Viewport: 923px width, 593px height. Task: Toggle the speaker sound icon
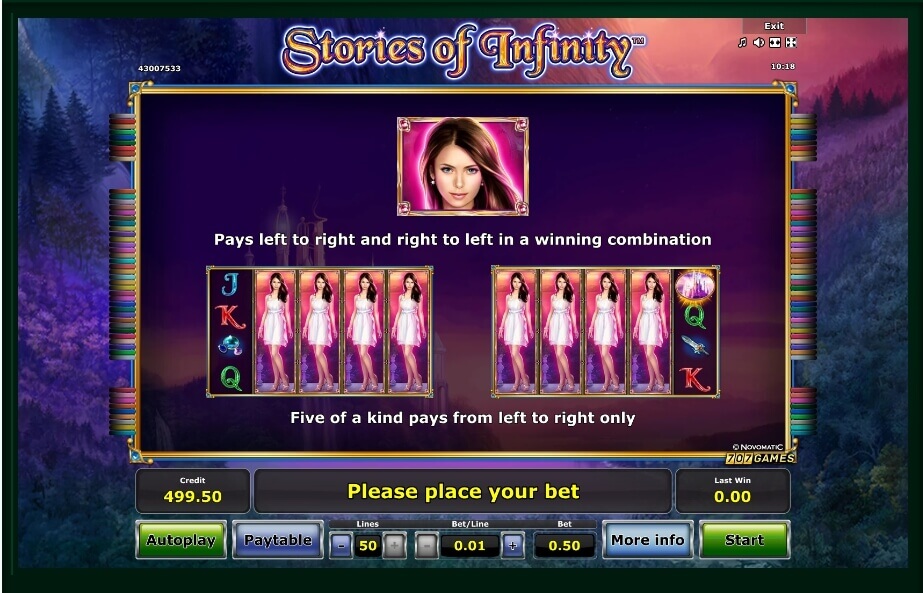coord(758,43)
